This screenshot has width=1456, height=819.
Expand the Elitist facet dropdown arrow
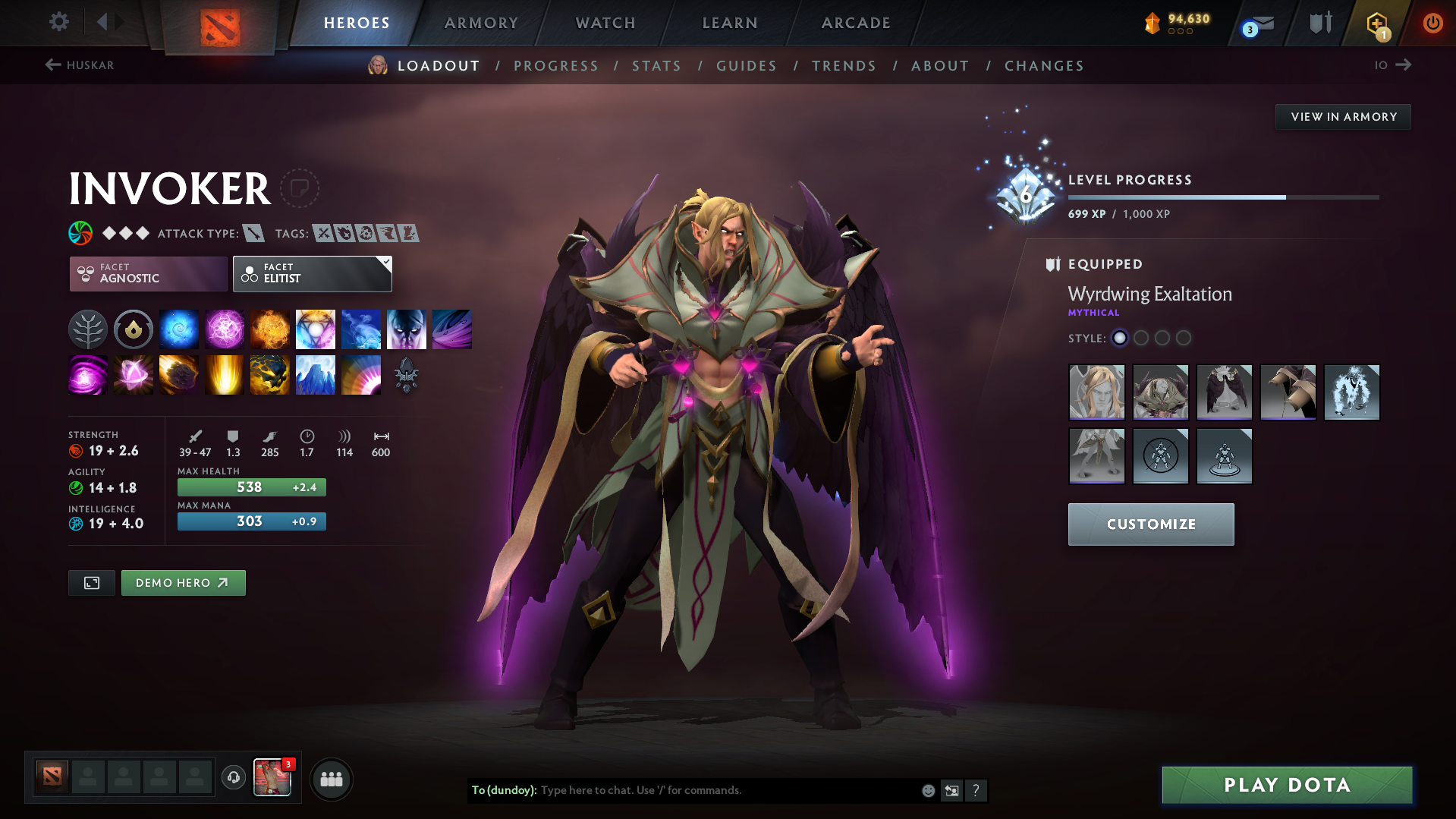click(x=385, y=263)
